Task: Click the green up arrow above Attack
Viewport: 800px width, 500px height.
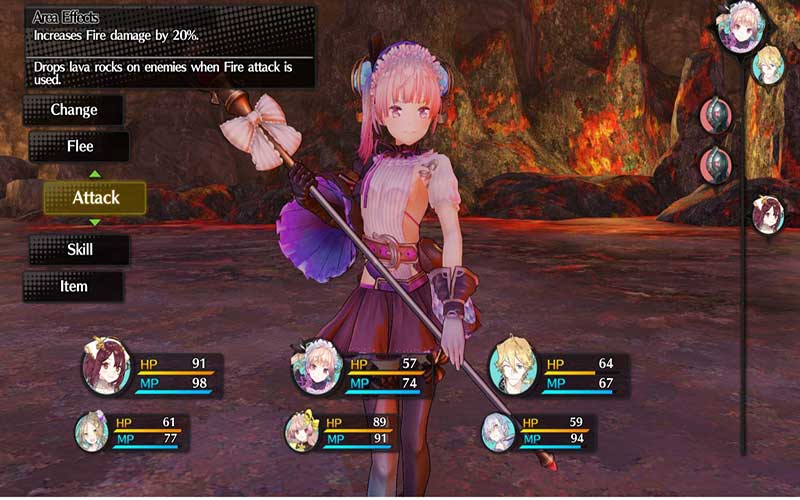Action: (95, 174)
